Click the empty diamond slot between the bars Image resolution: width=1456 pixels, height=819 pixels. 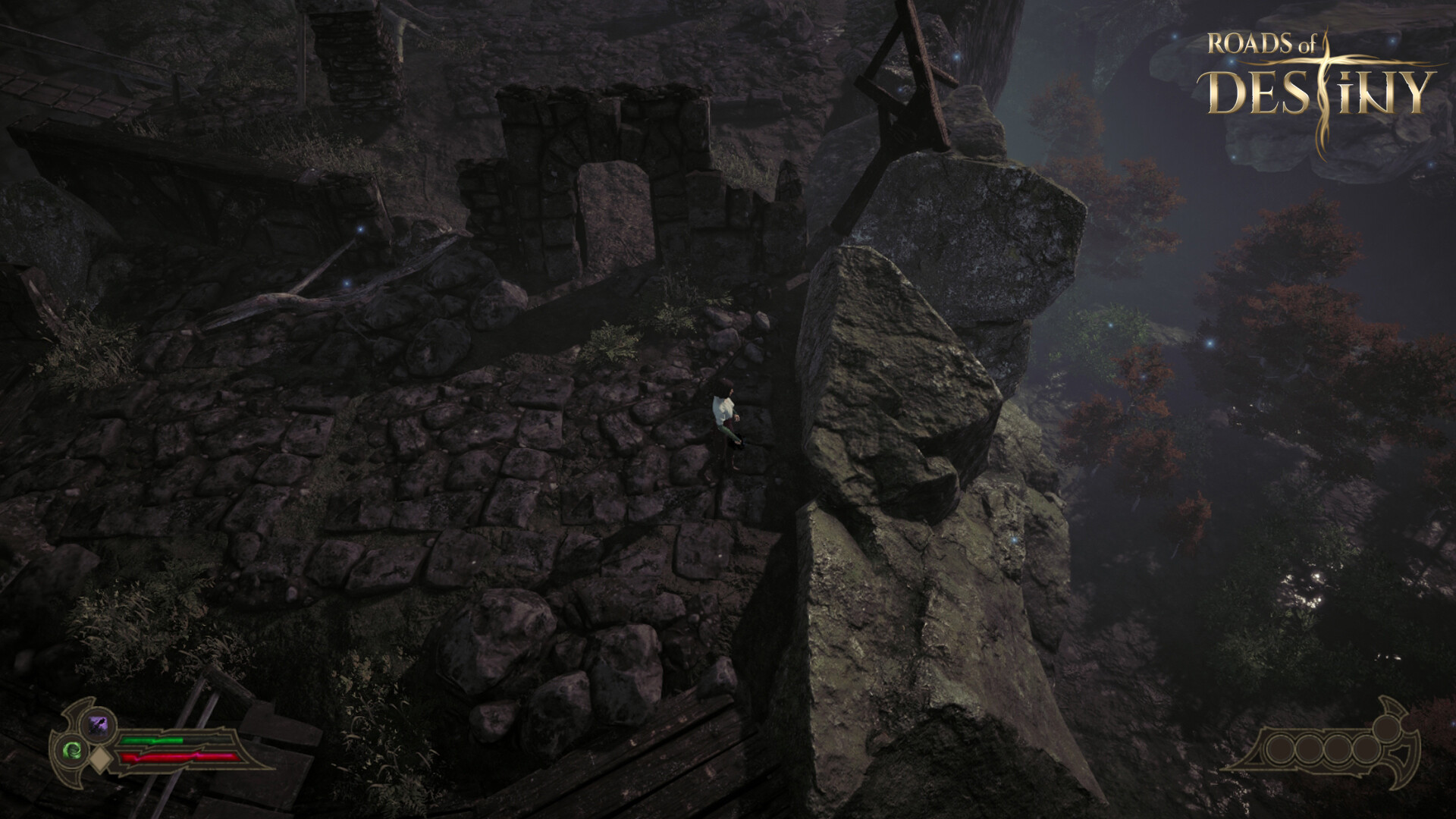click(100, 758)
